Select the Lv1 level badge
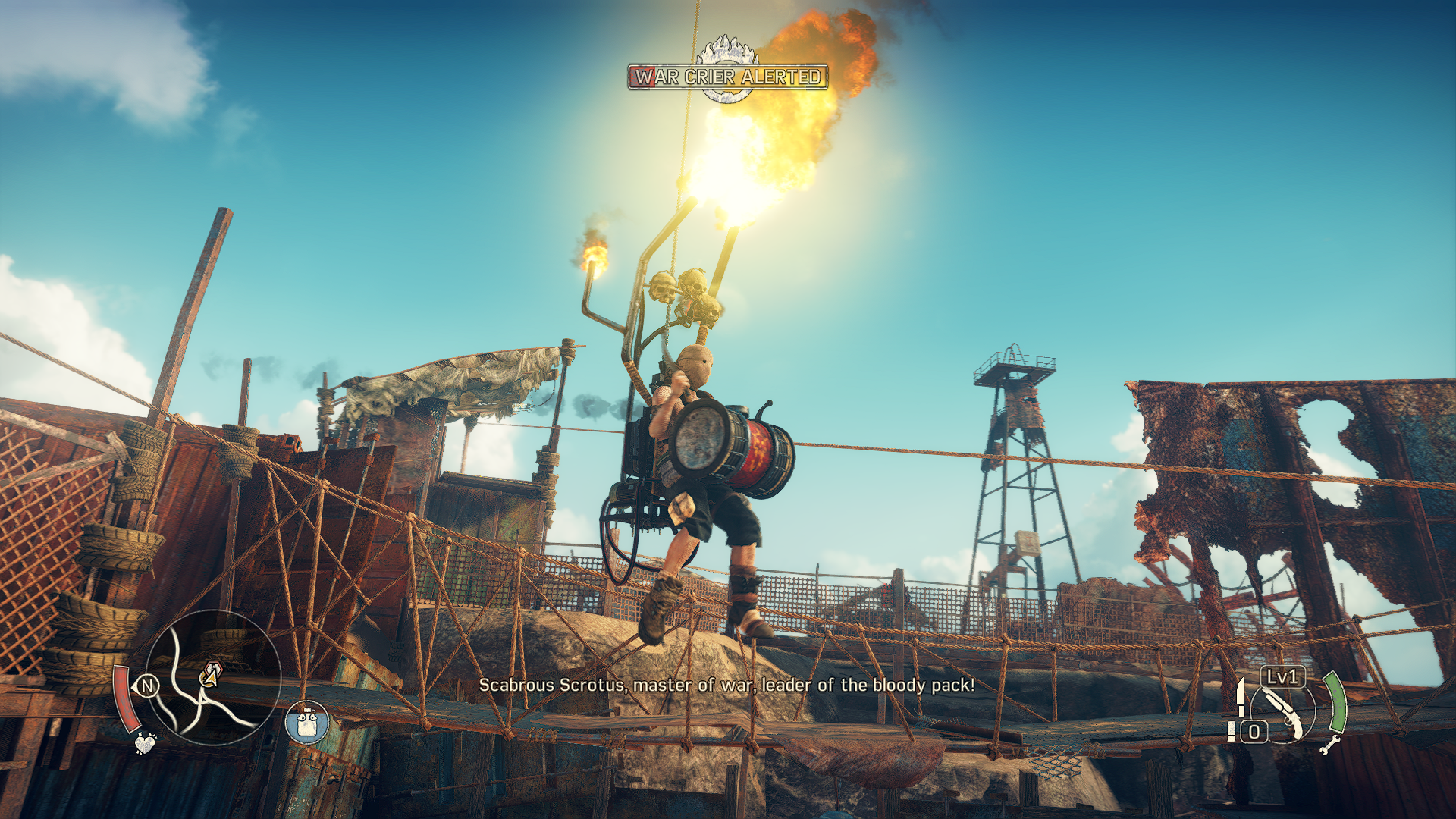The height and width of the screenshot is (819, 1456). (1283, 676)
